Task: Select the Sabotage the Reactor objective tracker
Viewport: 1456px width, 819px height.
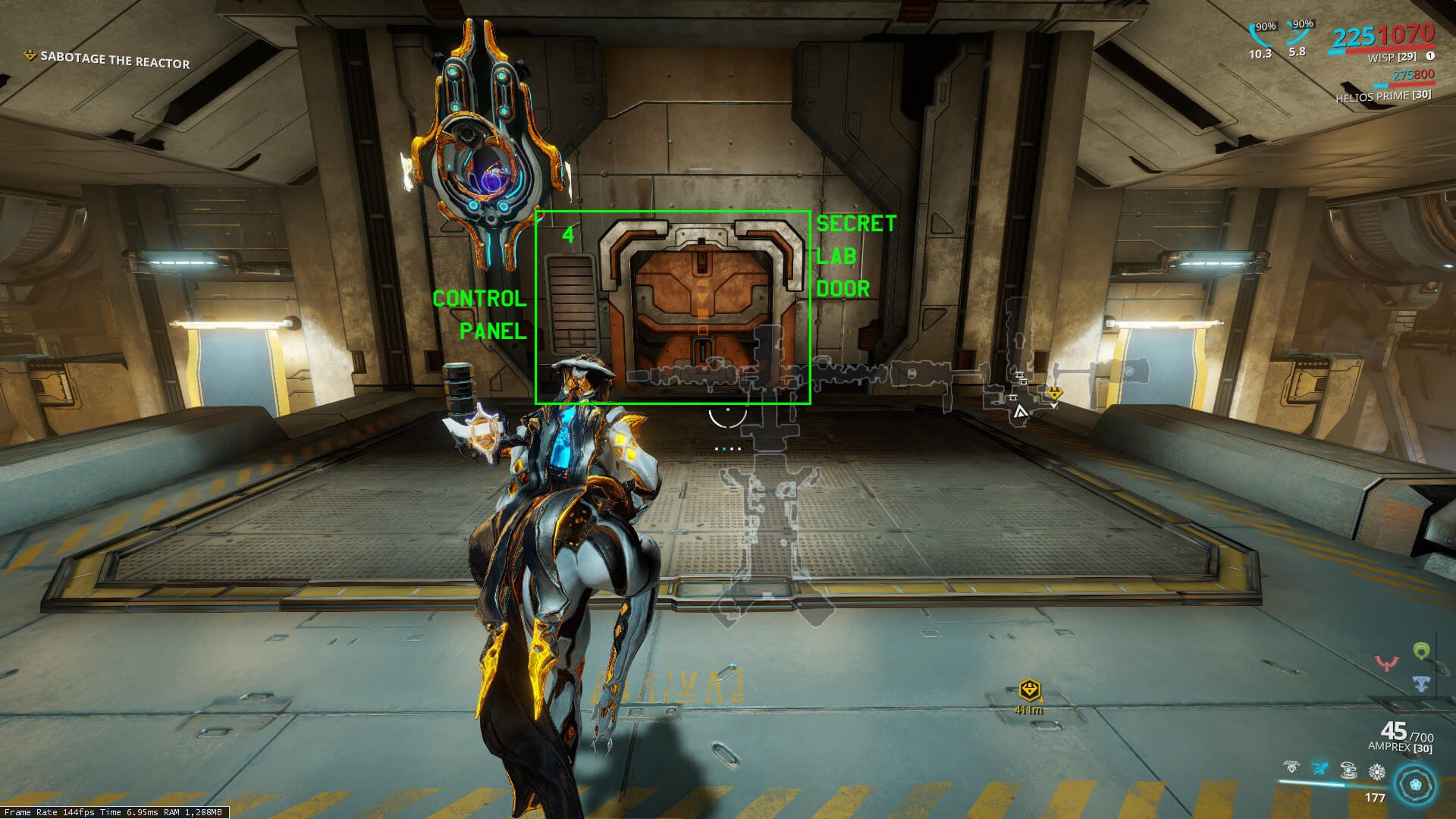Action: coord(114,60)
